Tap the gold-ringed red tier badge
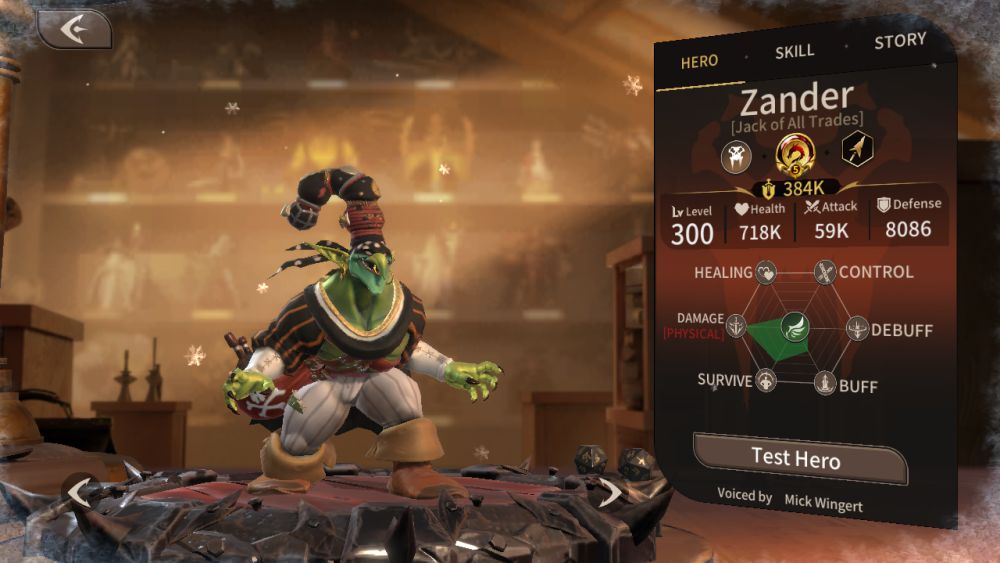 [x=795, y=153]
